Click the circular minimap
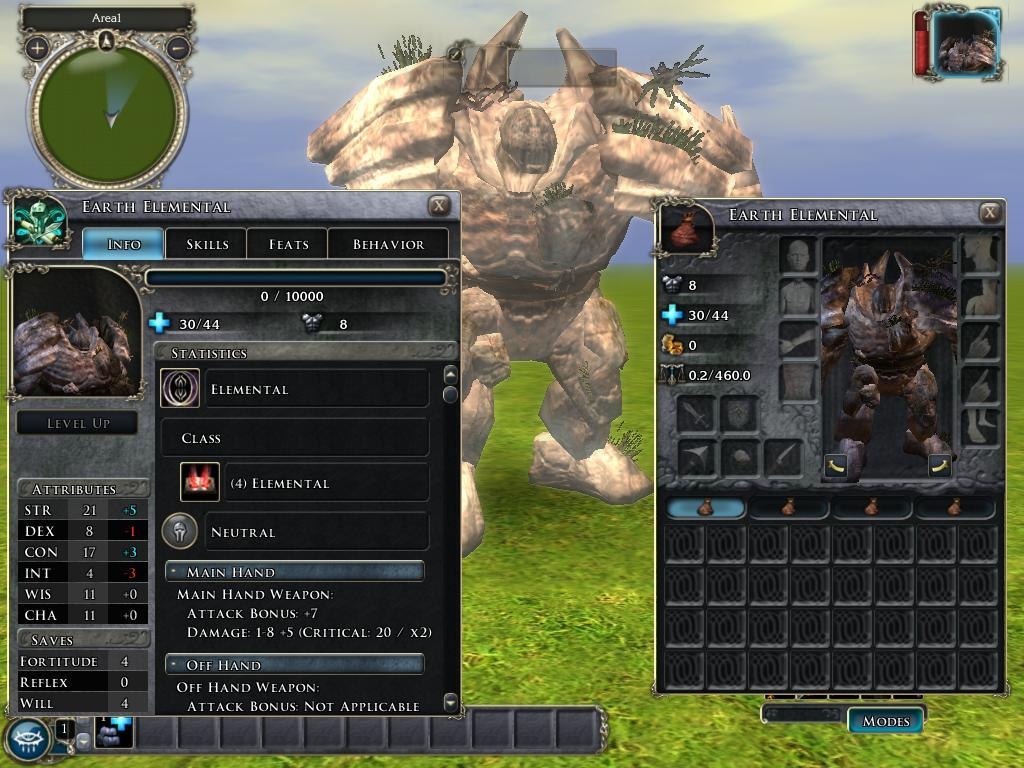 pyautogui.click(x=108, y=108)
